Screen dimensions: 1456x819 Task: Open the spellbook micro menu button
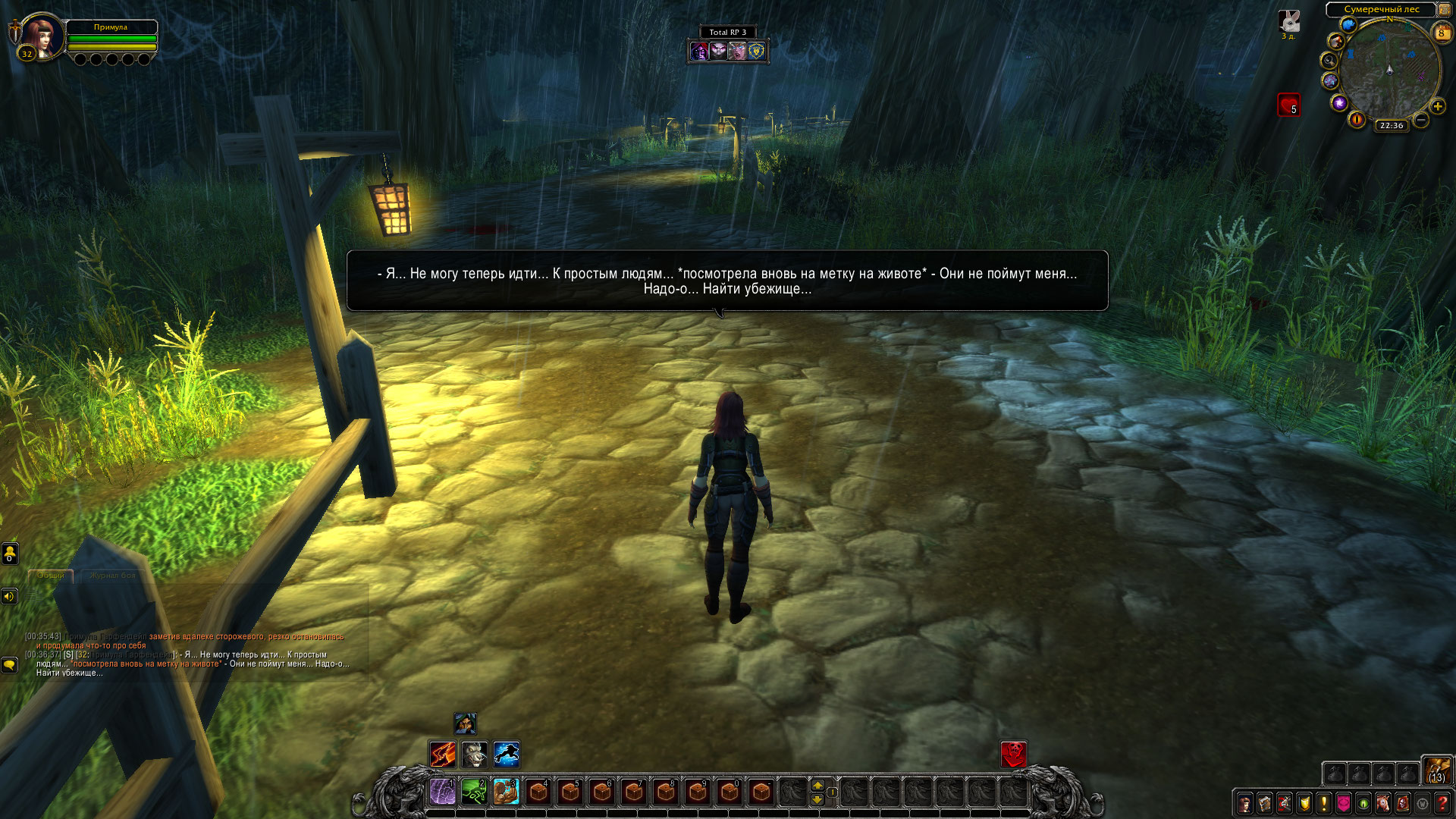[x=1264, y=802]
